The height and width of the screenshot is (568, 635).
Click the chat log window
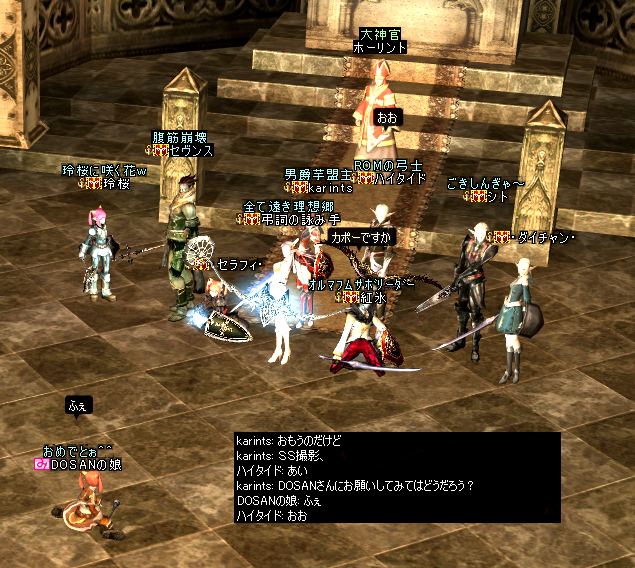pos(396,478)
